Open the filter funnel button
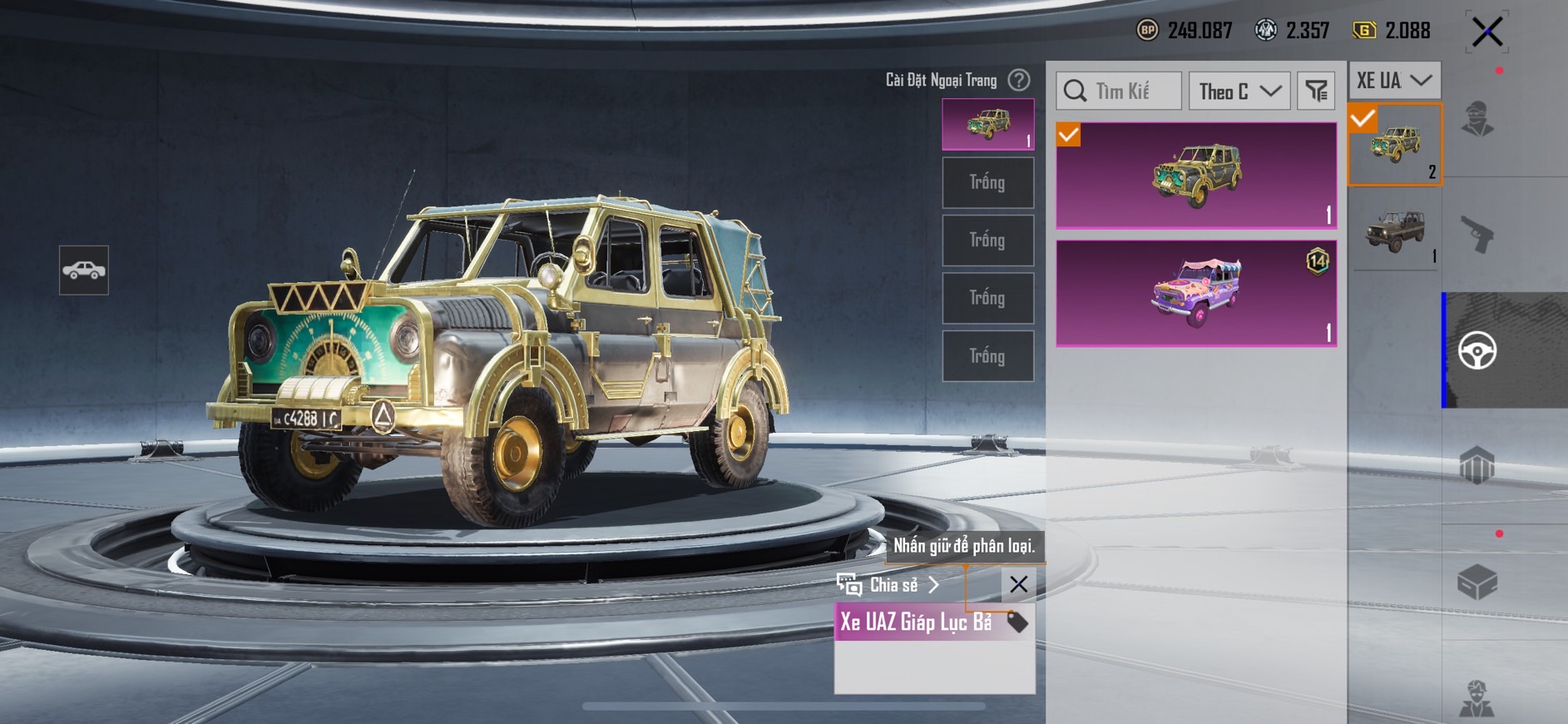Screen dimensions: 1568x724 click(1316, 91)
